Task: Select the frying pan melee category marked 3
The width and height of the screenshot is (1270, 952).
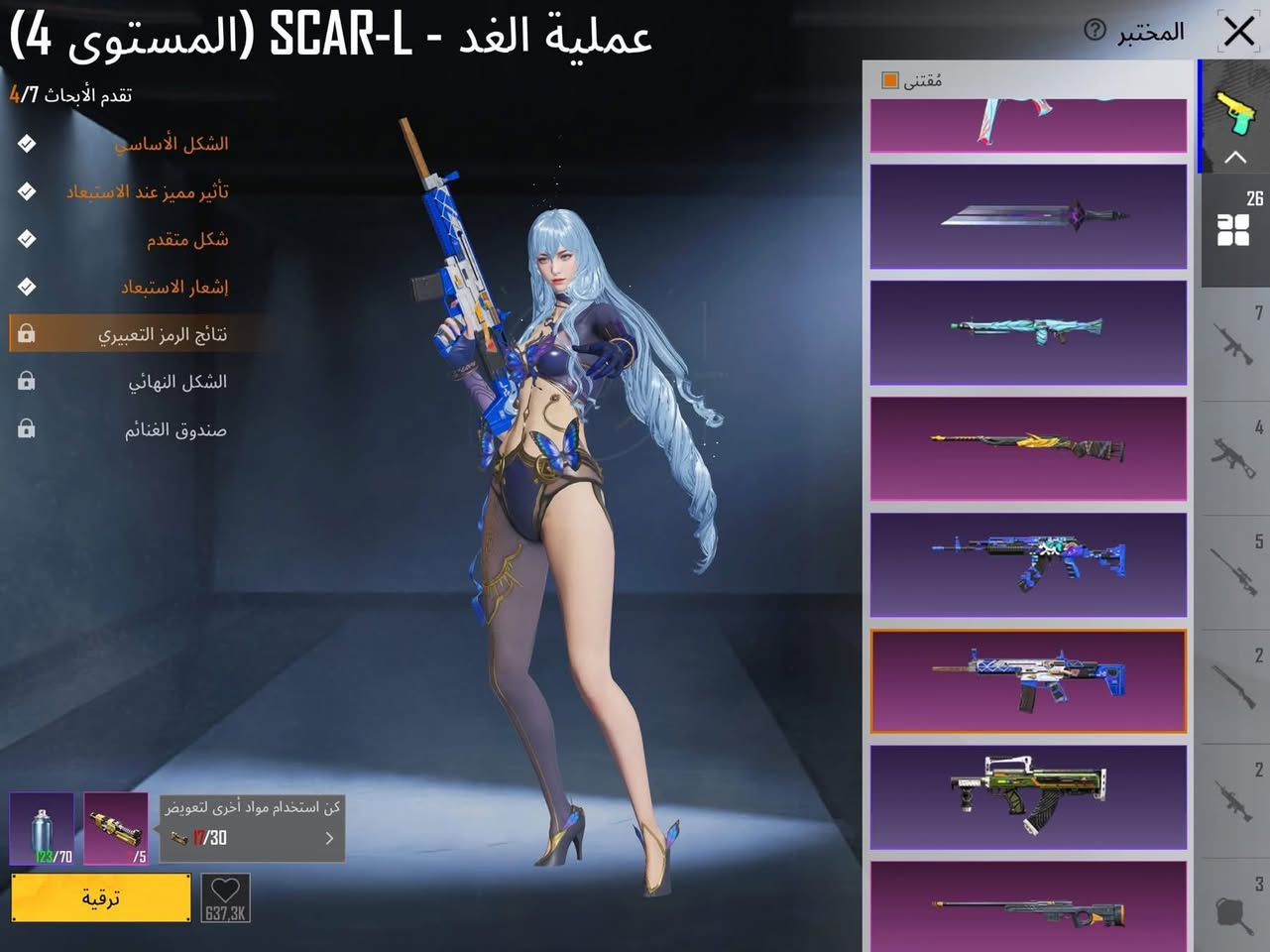Action: tap(1234, 912)
